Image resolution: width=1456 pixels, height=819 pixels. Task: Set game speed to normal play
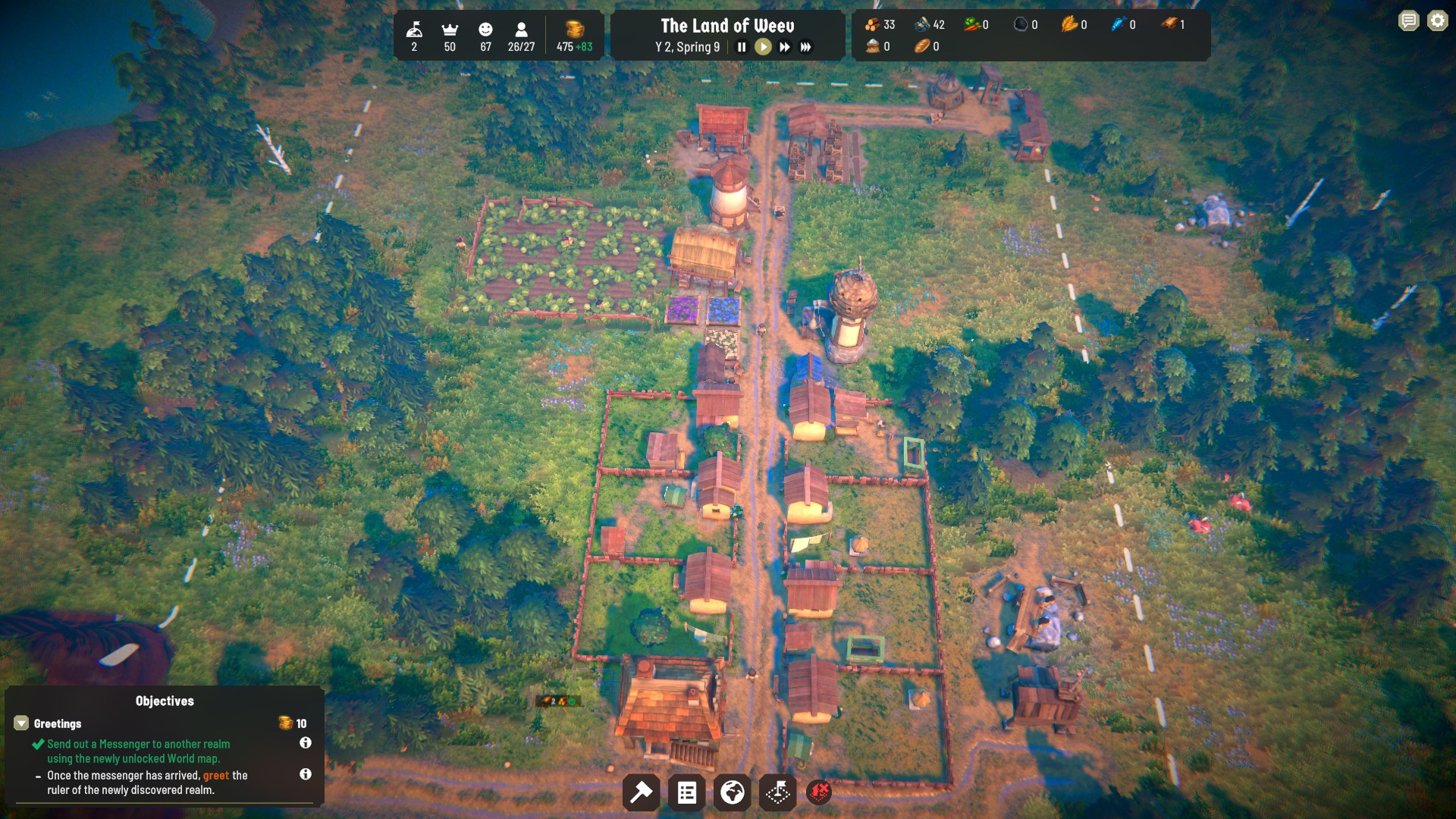763,47
